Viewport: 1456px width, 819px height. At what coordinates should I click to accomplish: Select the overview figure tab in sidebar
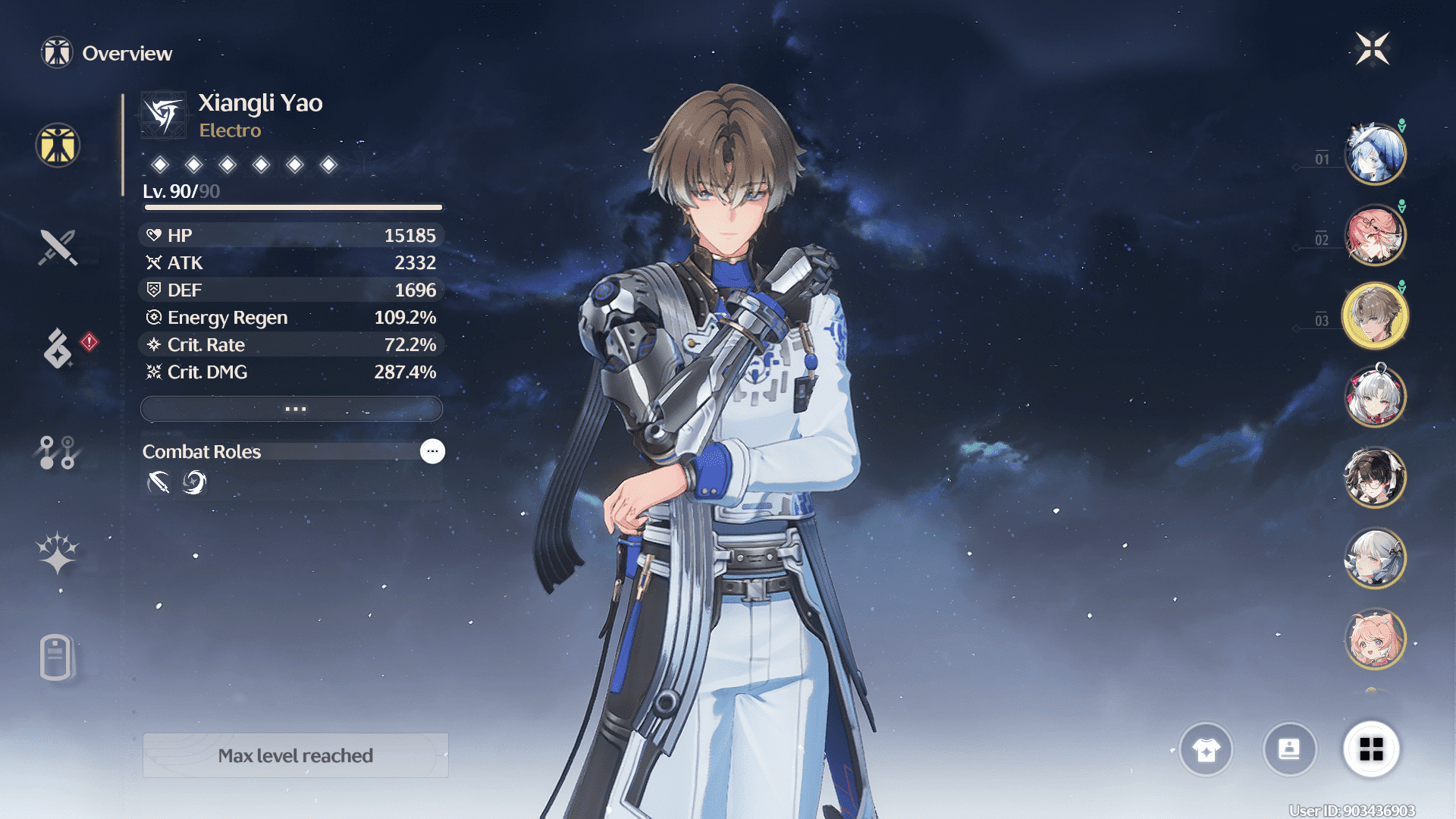[58, 145]
